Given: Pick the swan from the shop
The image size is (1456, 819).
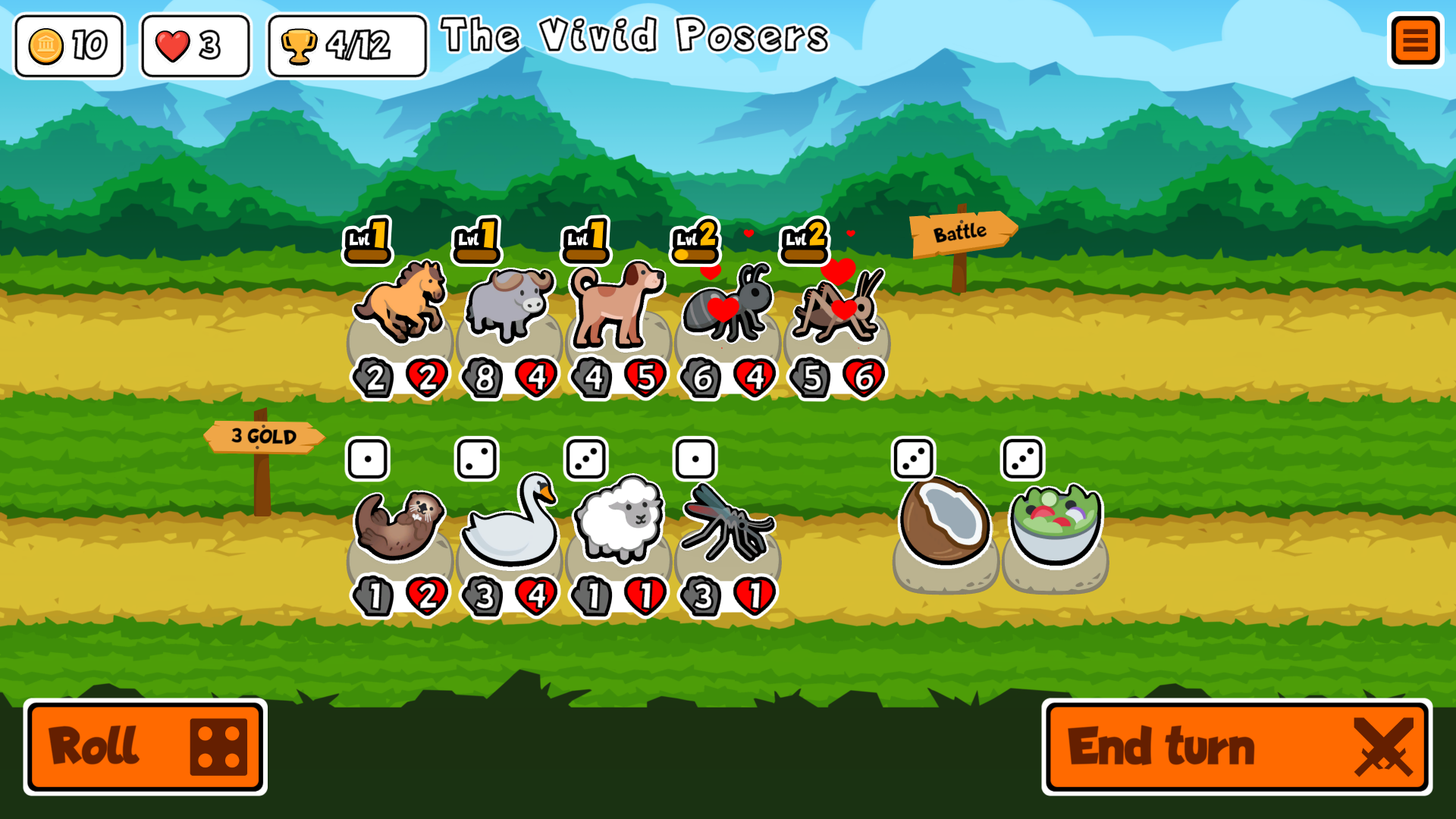Looking at the screenshot, I should (508, 523).
